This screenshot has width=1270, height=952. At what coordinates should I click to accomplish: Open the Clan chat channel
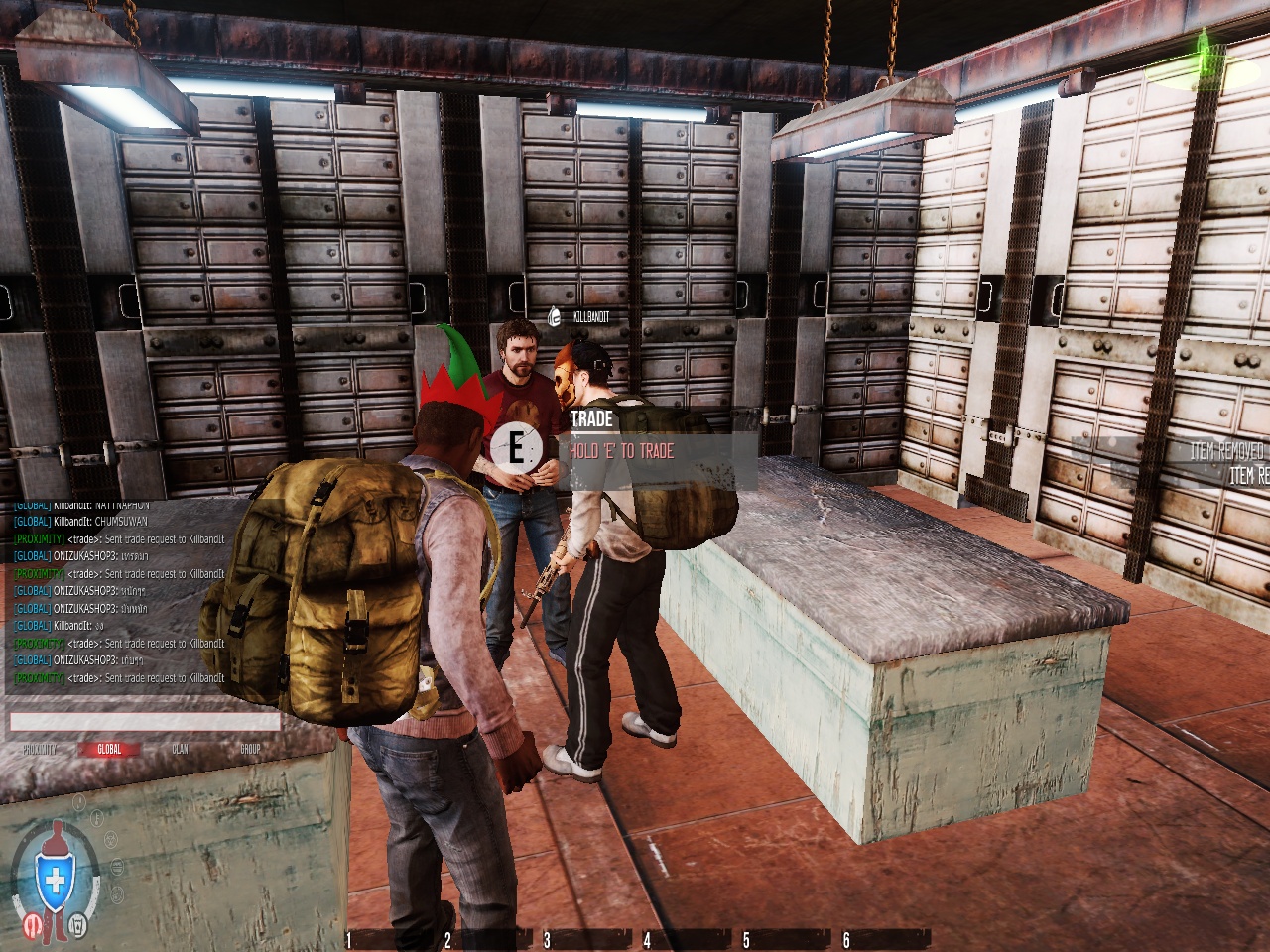tap(180, 750)
